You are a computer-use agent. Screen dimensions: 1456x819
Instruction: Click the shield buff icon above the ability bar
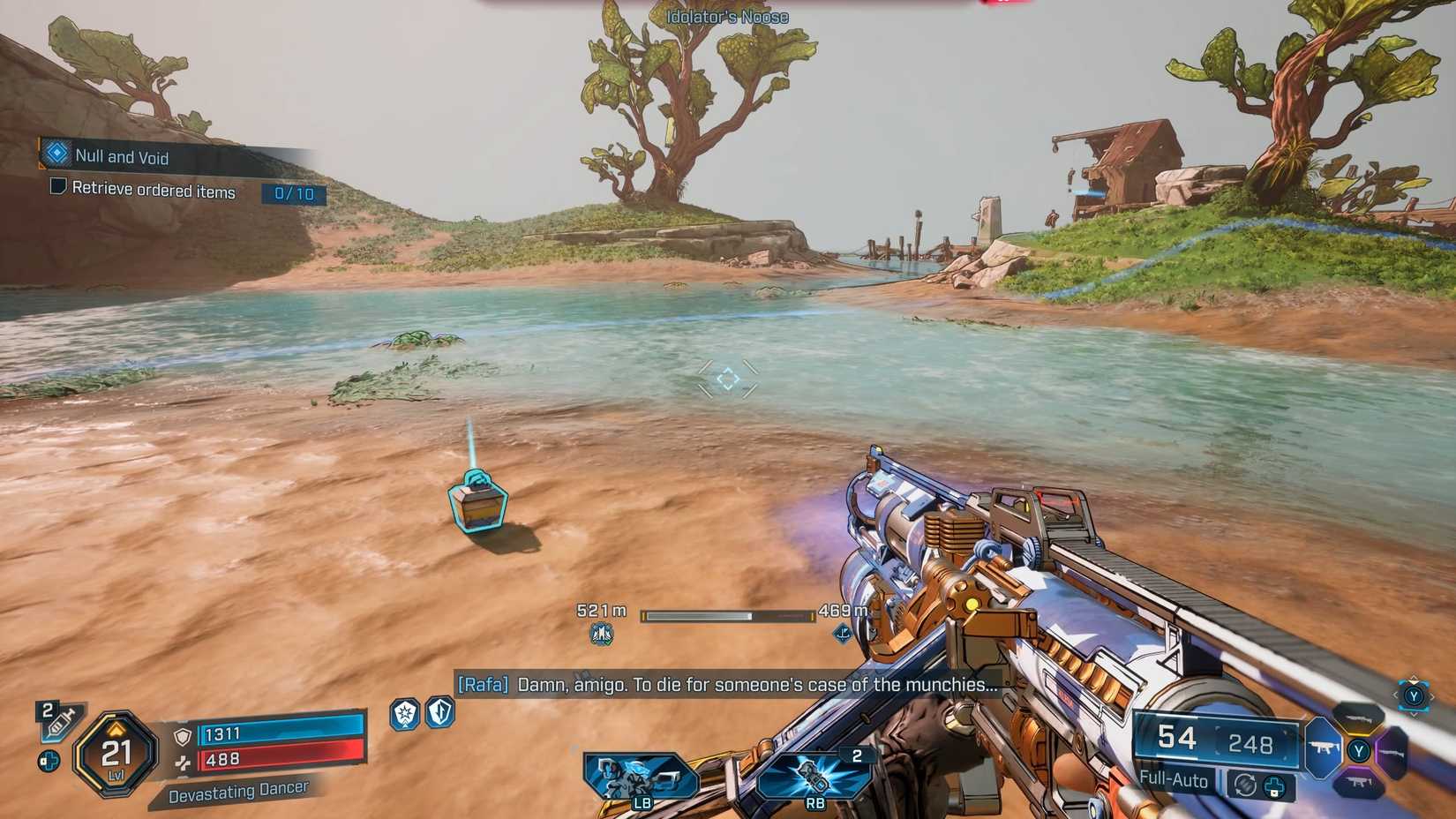tap(403, 715)
